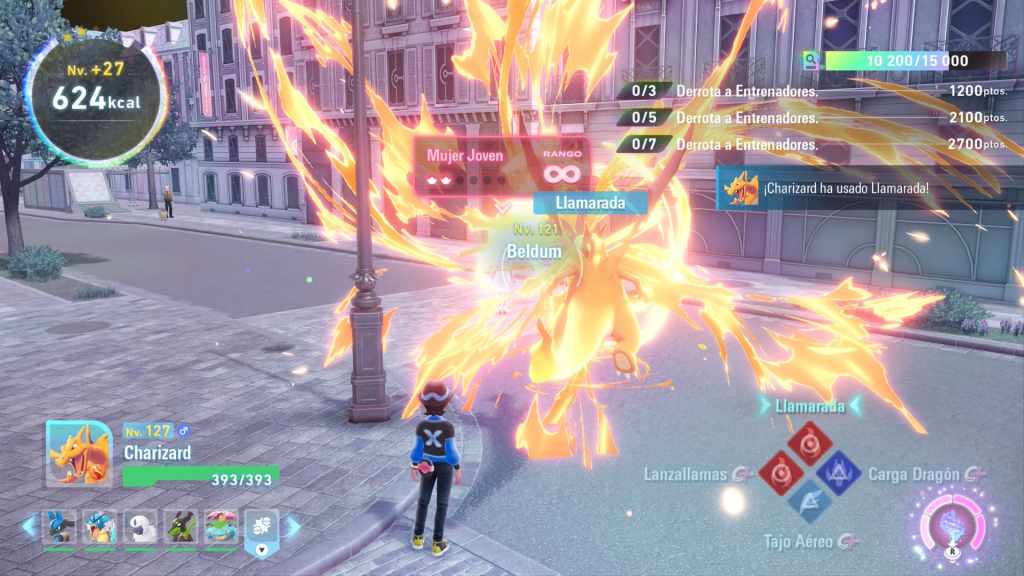Open the Mujer Joven trainer panel
Screen dimensions: 1024x576
tap(500, 167)
